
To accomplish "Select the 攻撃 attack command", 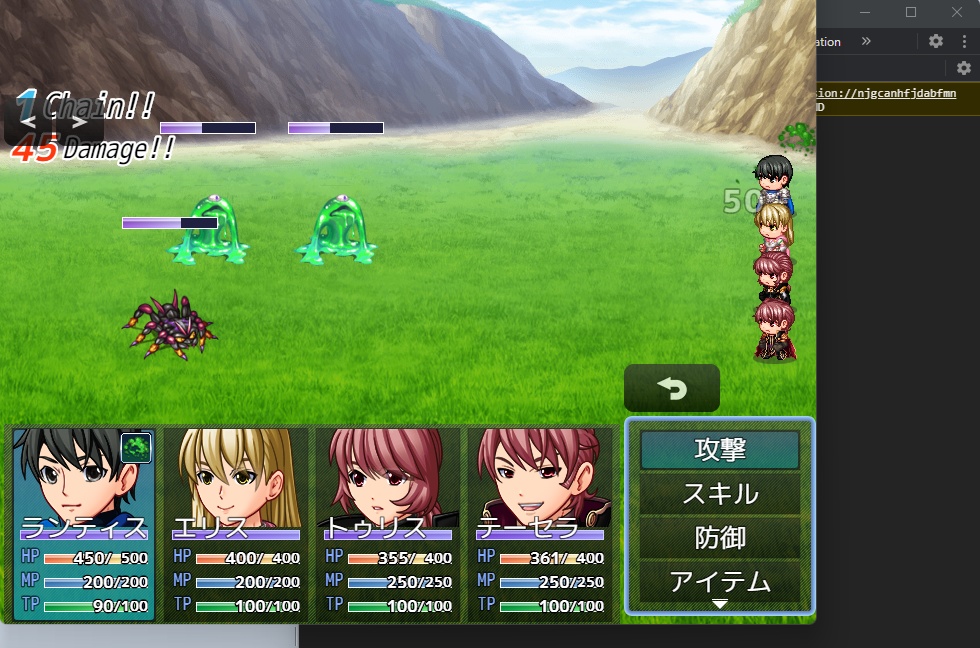I will pos(720,450).
